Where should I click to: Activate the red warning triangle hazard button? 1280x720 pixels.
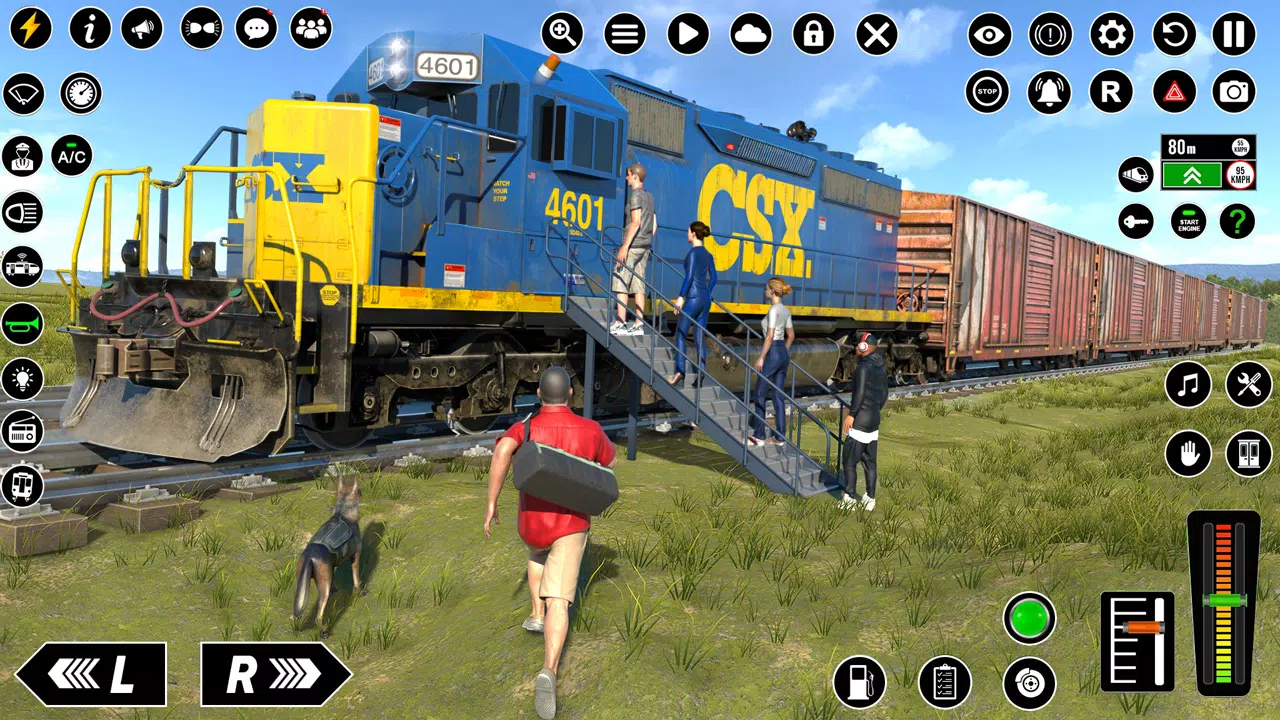[x=1174, y=92]
